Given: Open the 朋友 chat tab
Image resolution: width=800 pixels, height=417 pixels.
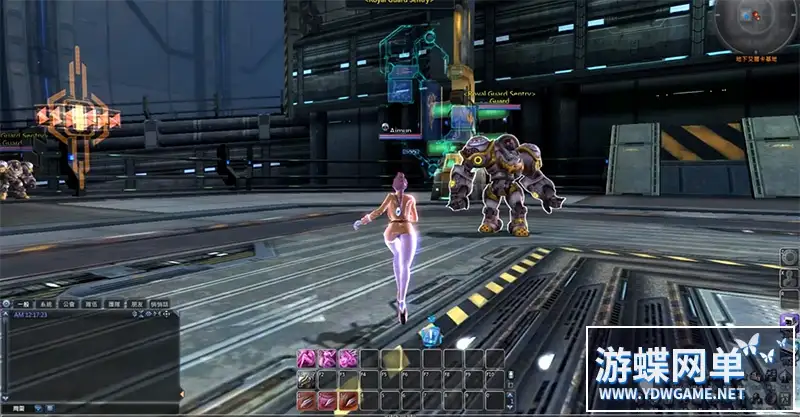Looking at the screenshot, I should pos(137,303).
